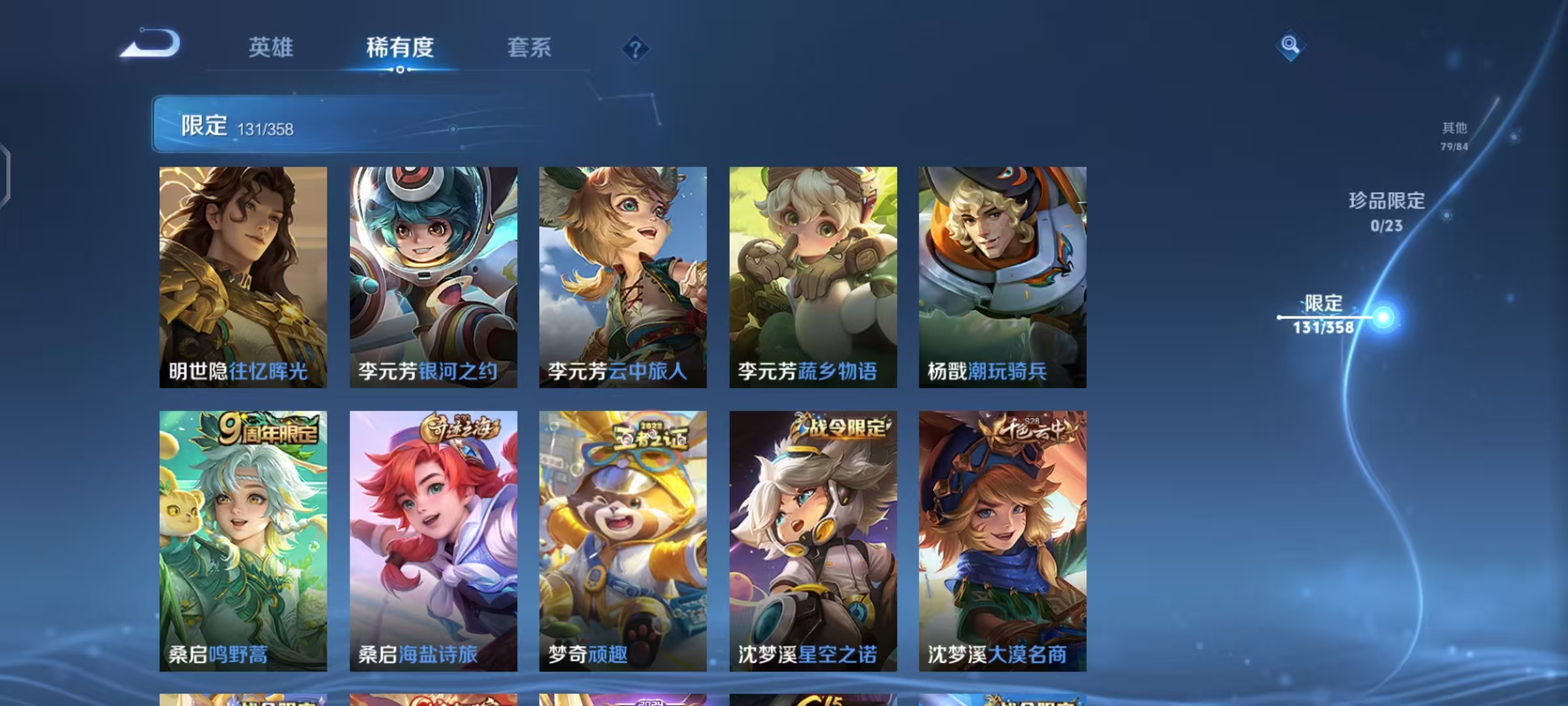This screenshot has width=1568, height=706.
Task: Open skin search via the magnifier icon
Action: pyautogui.click(x=1290, y=47)
